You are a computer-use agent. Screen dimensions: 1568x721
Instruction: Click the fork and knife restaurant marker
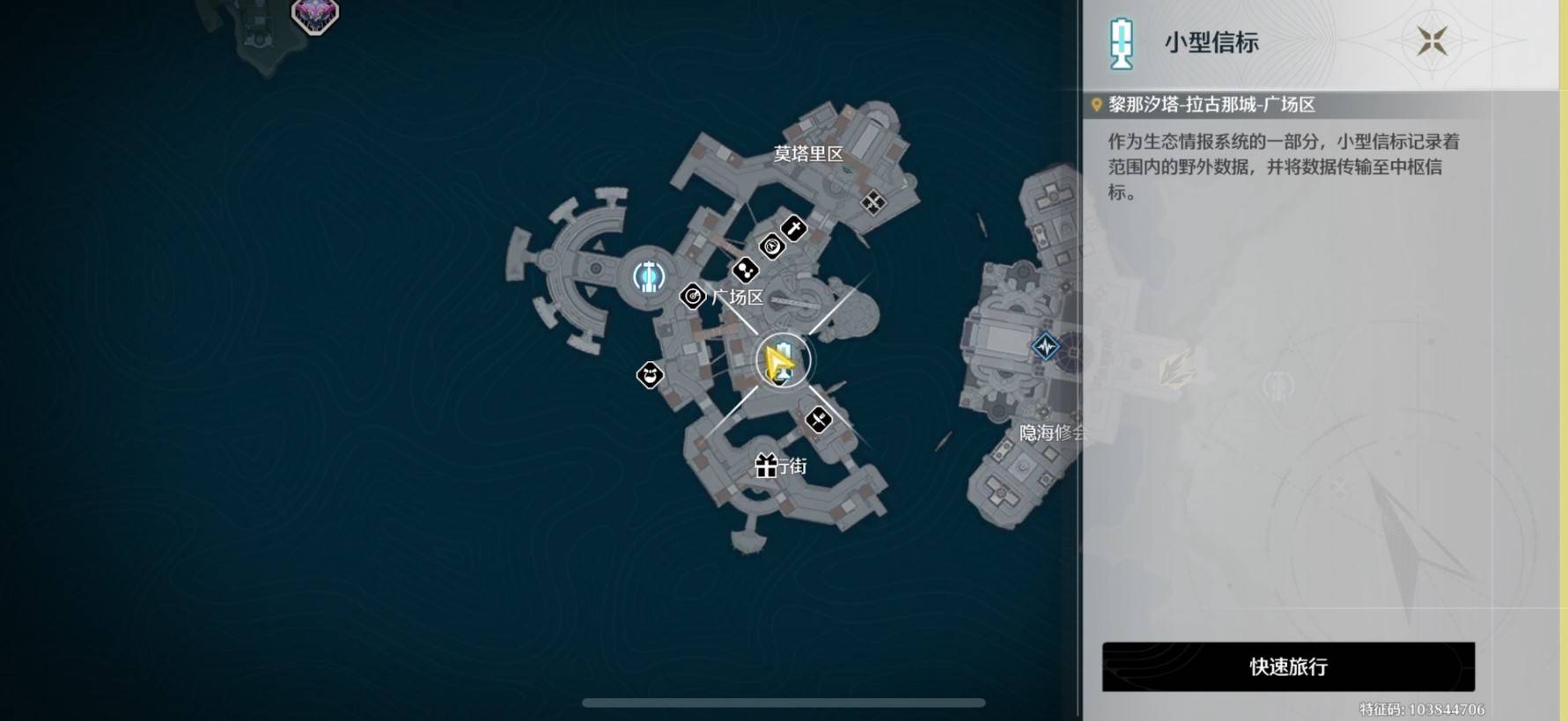click(818, 419)
